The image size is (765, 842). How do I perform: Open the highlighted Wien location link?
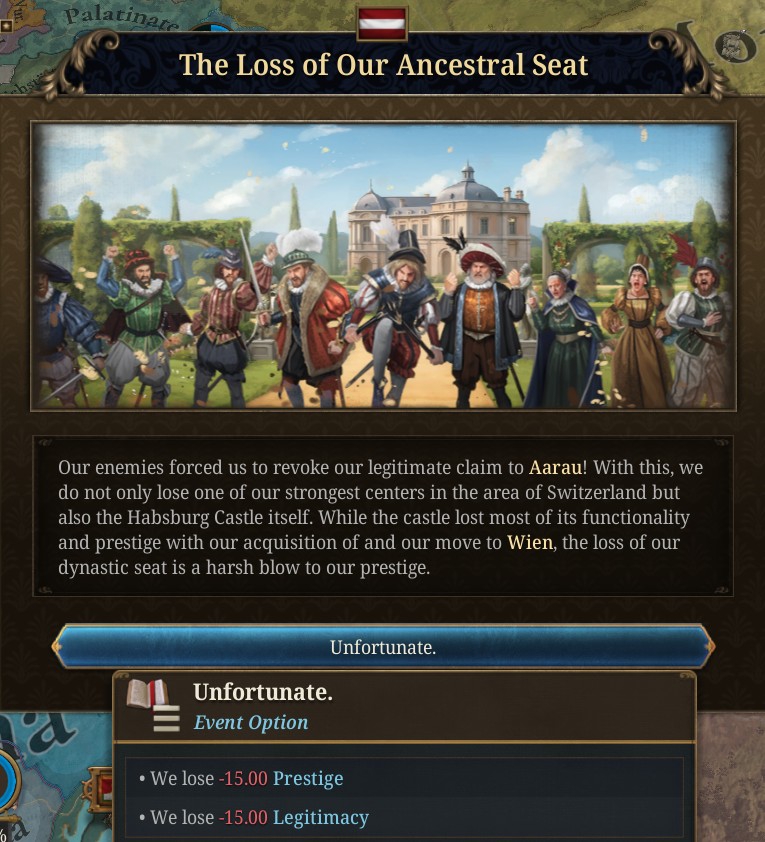click(x=527, y=543)
